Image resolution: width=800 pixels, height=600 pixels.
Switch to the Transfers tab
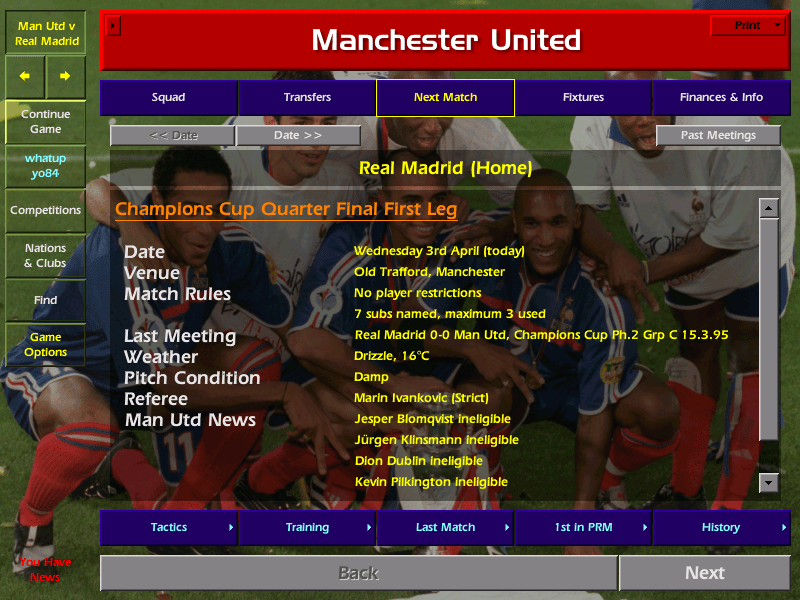coord(307,98)
